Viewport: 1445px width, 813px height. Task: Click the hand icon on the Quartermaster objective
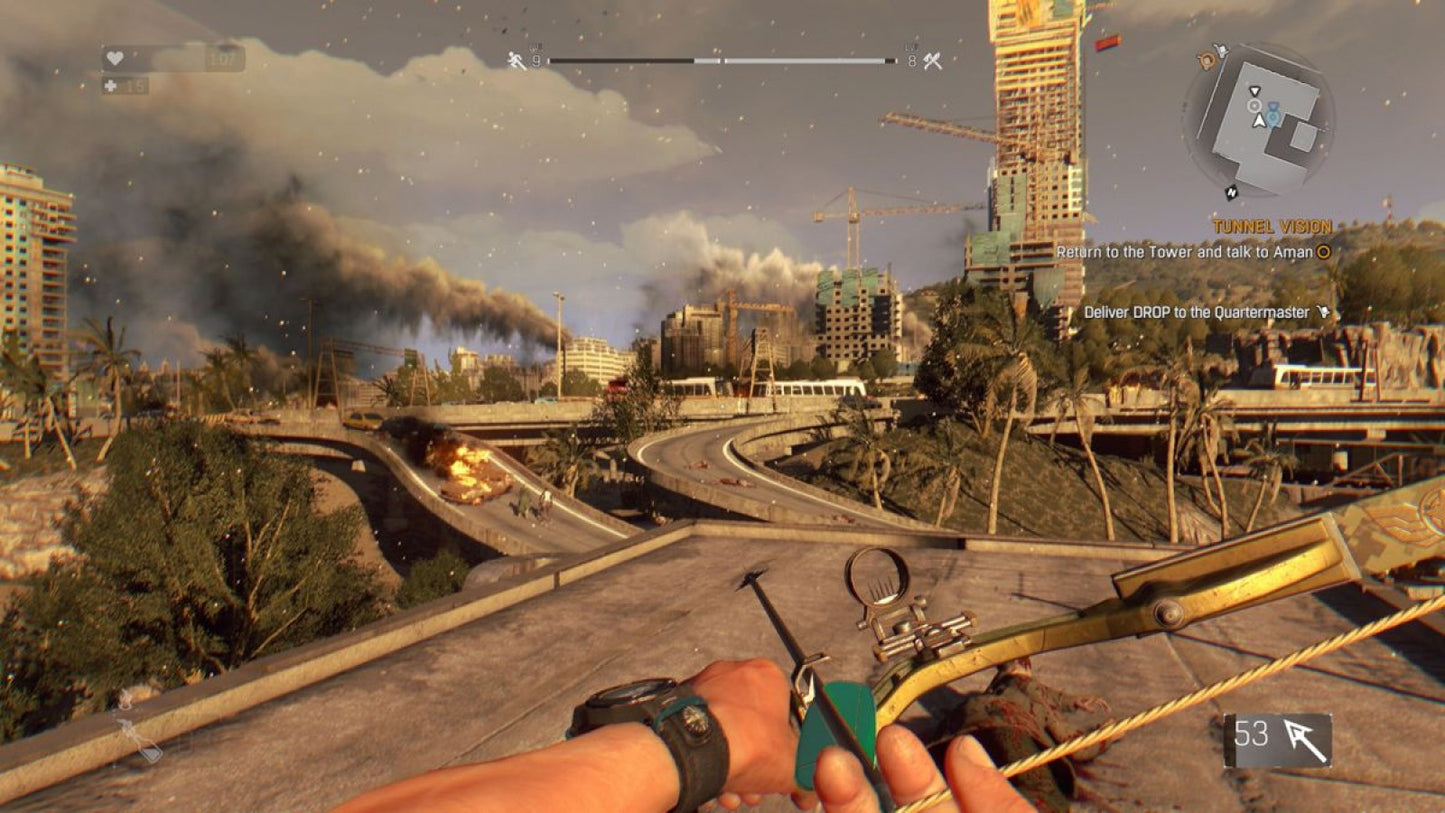[1324, 312]
